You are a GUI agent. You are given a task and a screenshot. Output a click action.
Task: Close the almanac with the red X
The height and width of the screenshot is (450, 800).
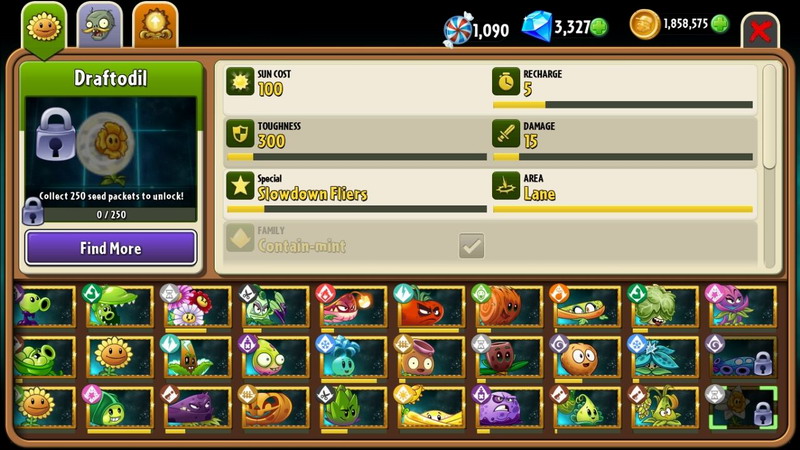coord(760,30)
